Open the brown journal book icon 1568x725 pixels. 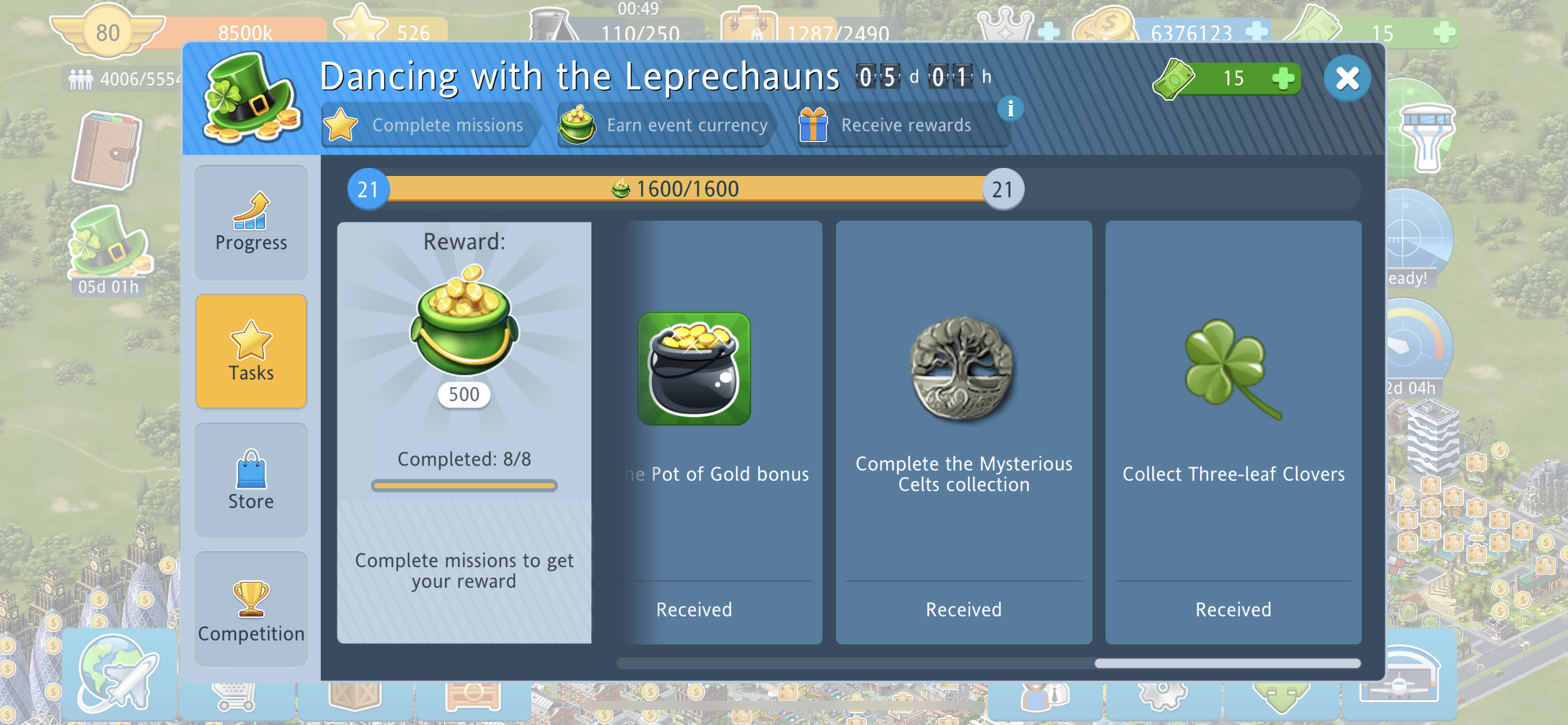[x=107, y=150]
